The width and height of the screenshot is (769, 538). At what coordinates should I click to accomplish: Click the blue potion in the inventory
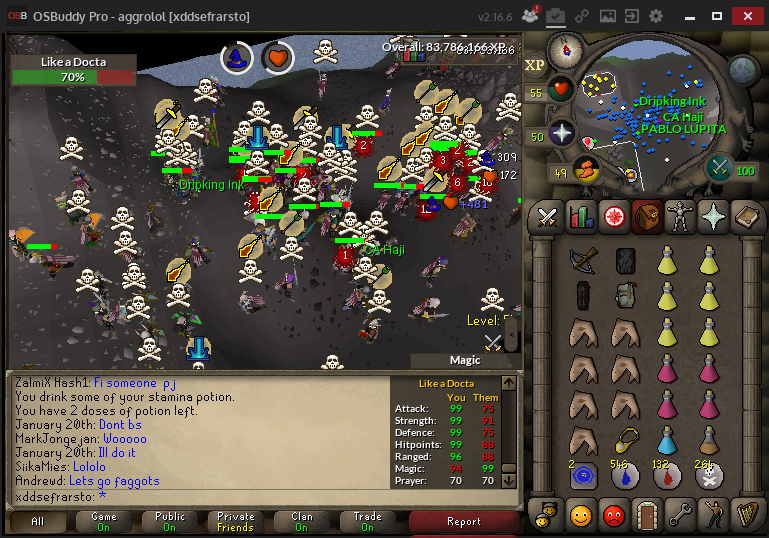667,440
